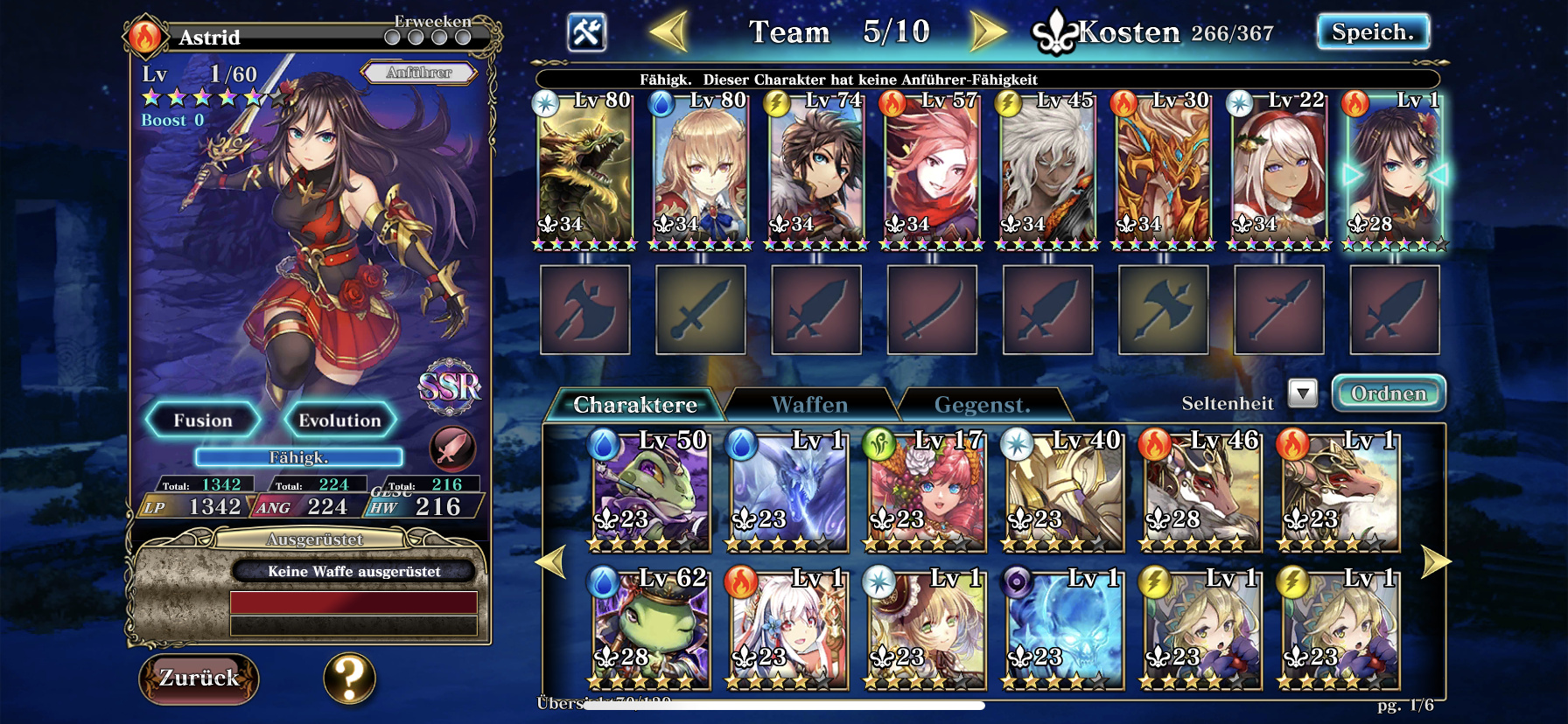1568x724 pixels.
Task: Show the next page of characters
Action: click(x=1436, y=561)
